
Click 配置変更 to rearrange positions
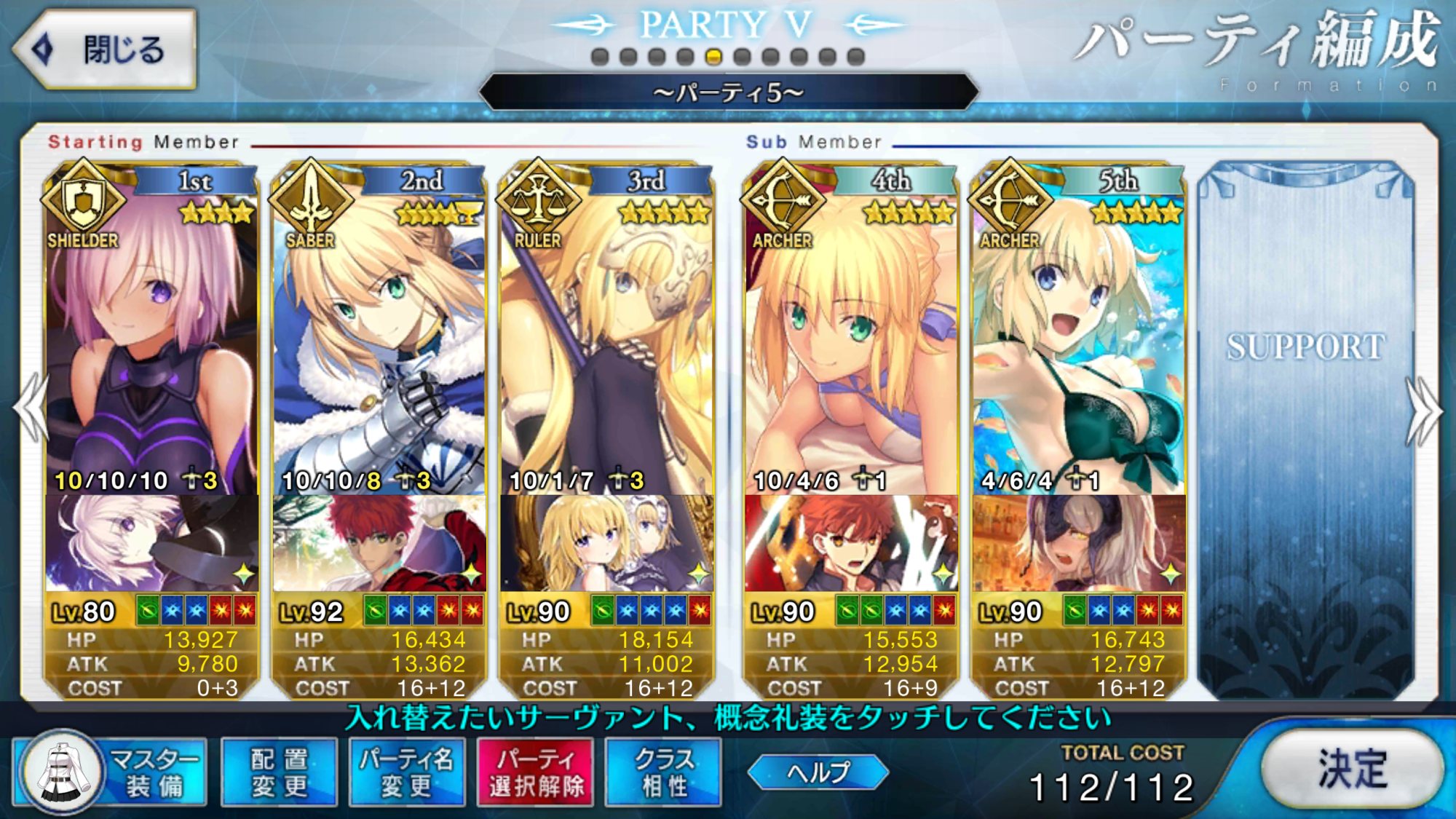279,772
